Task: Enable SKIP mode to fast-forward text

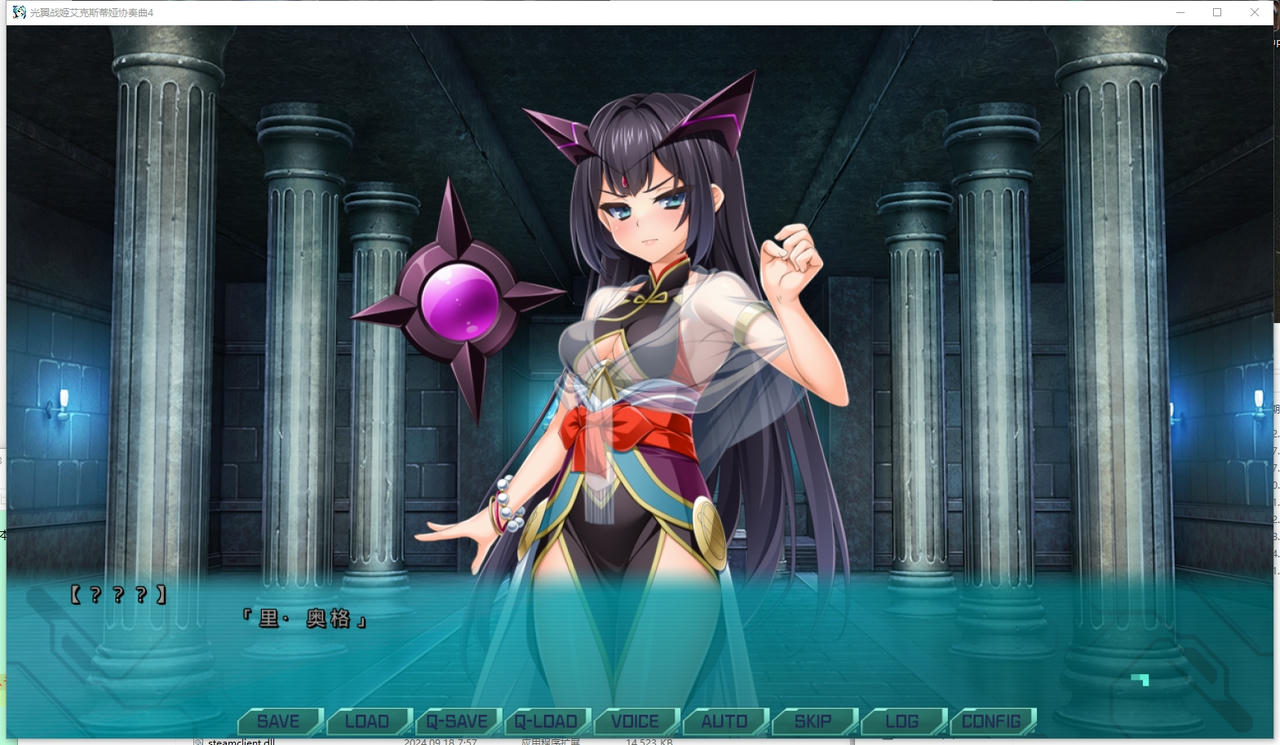Action: coord(814,720)
